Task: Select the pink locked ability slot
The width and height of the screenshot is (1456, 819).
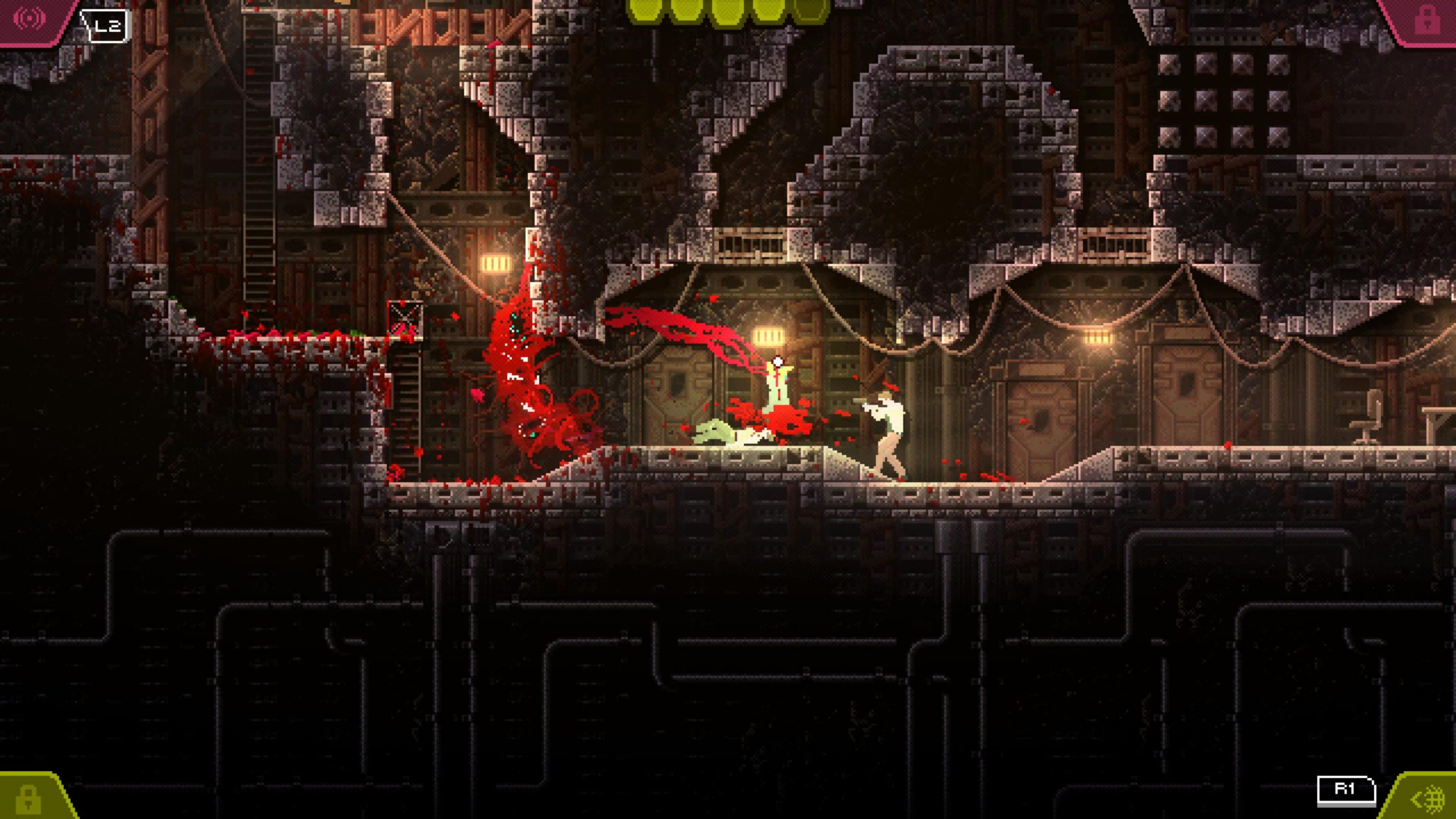Action: pos(1425,20)
